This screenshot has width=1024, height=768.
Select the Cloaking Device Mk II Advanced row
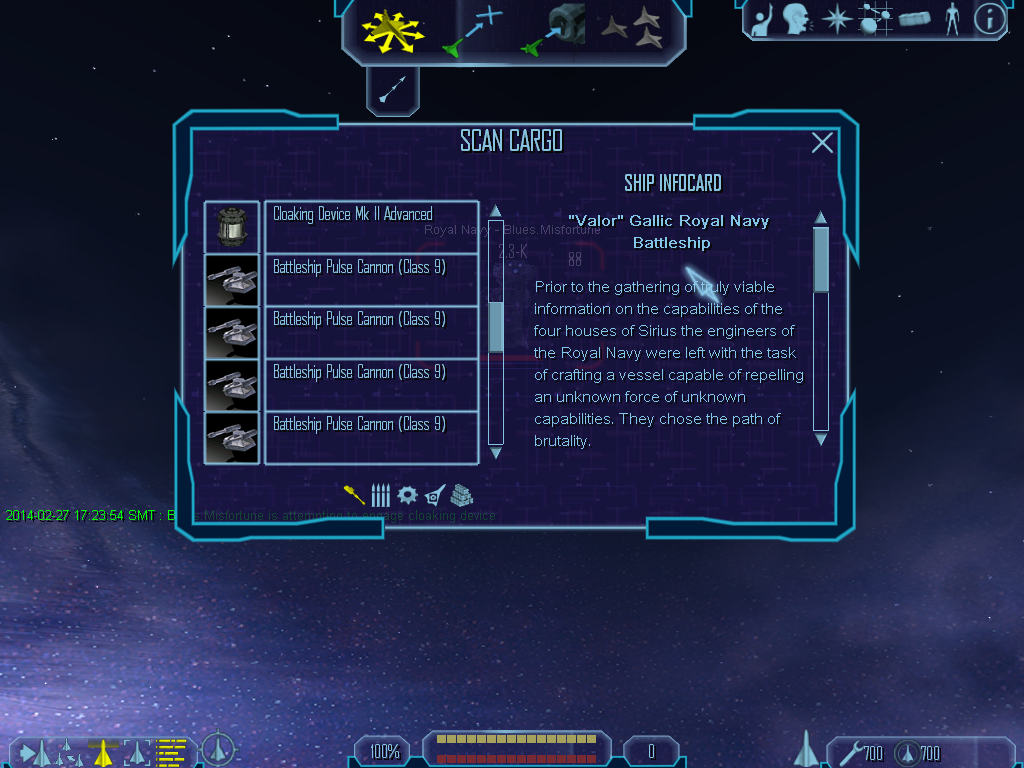[x=371, y=227]
